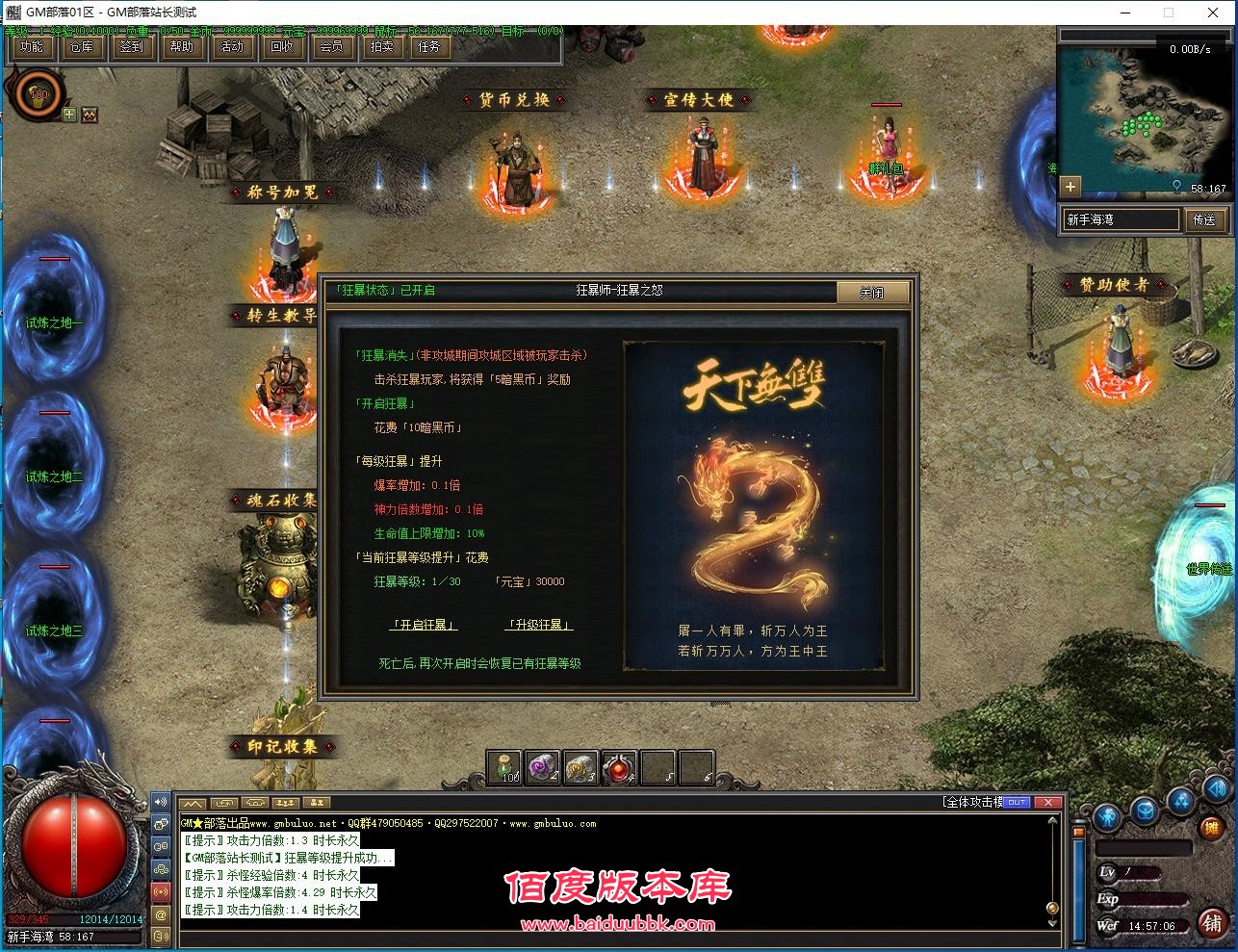The image size is (1238, 952).
Task: Open the 铺 shop button
Action: tap(1212, 923)
